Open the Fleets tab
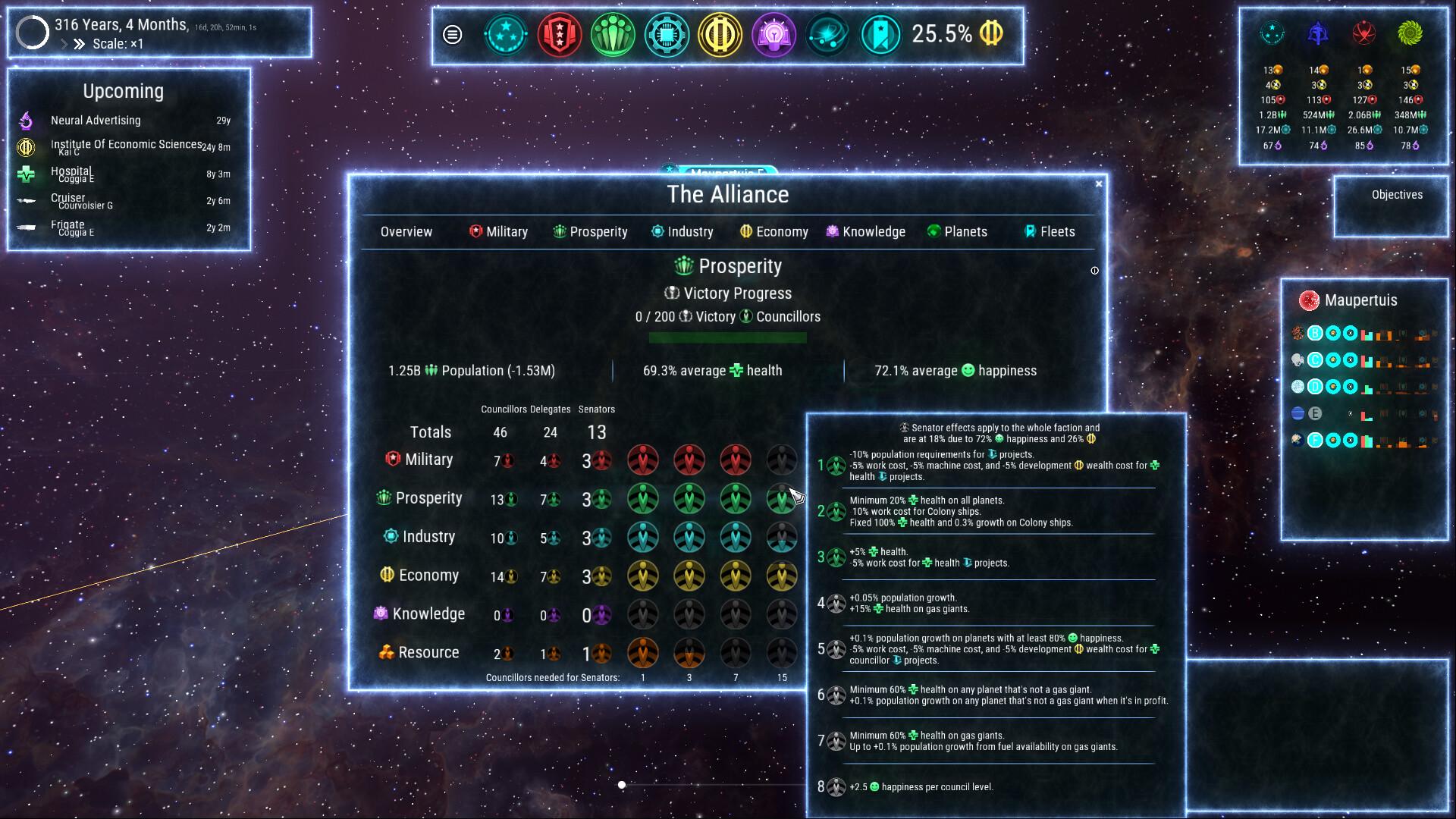Image resolution: width=1456 pixels, height=819 pixels. 1050,232
